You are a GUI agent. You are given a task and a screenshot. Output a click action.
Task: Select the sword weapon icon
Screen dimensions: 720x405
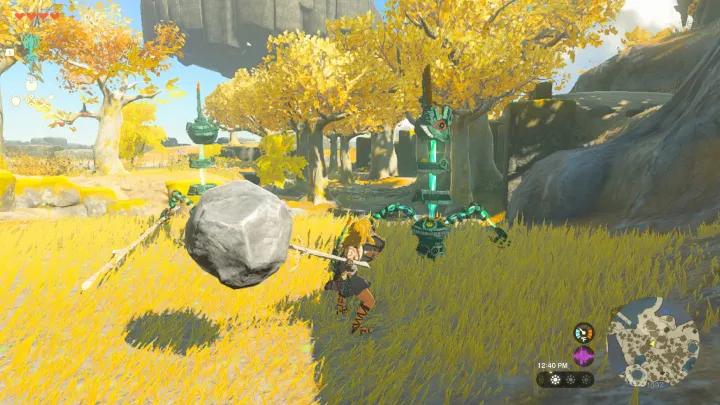pyautogui.click(x=45, y=101)
